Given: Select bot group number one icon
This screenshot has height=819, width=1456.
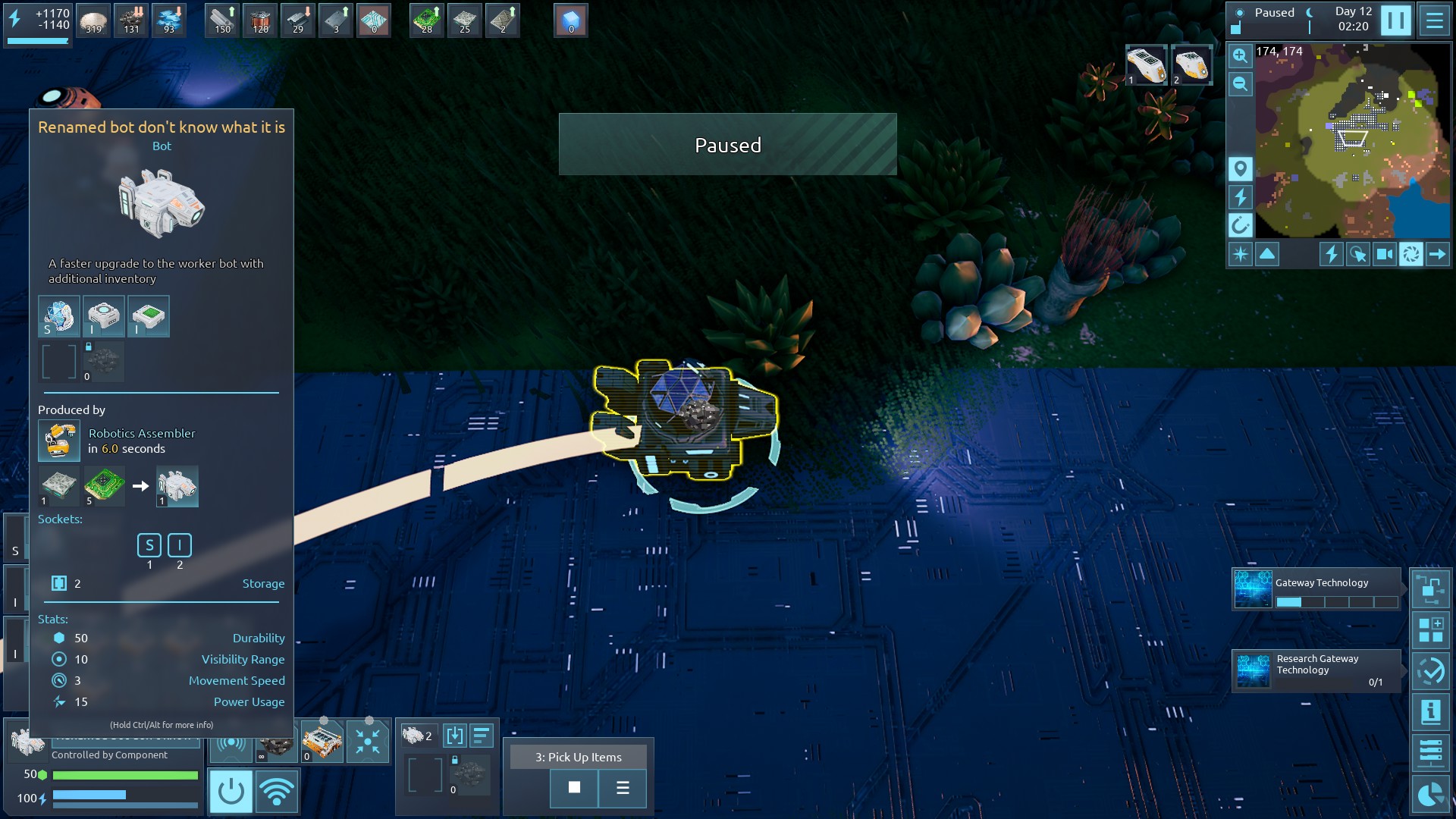Looking at the screenshot, I should [x=1145, y=65].
